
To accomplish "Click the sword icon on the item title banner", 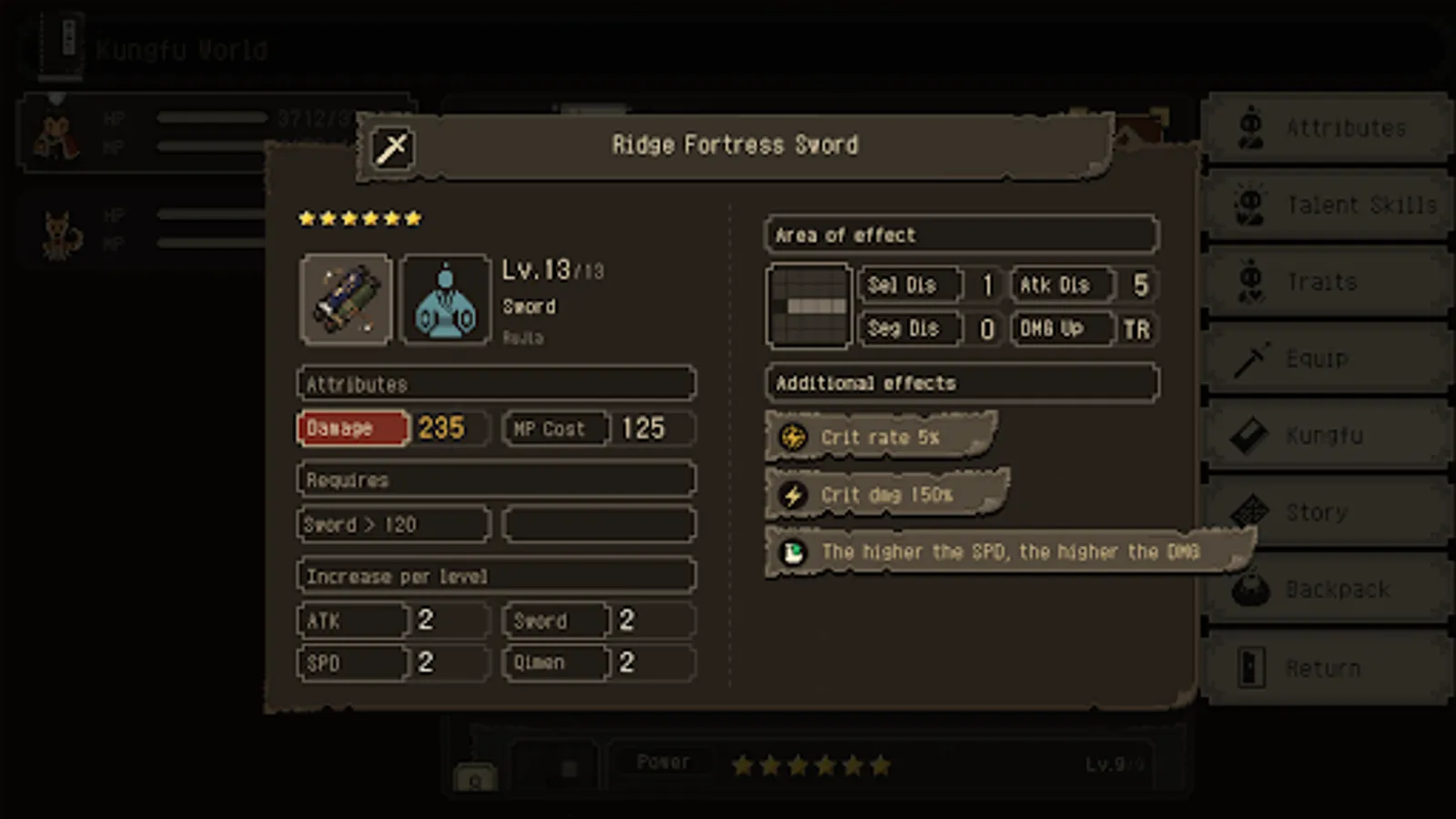I will (x=390, y=148).
